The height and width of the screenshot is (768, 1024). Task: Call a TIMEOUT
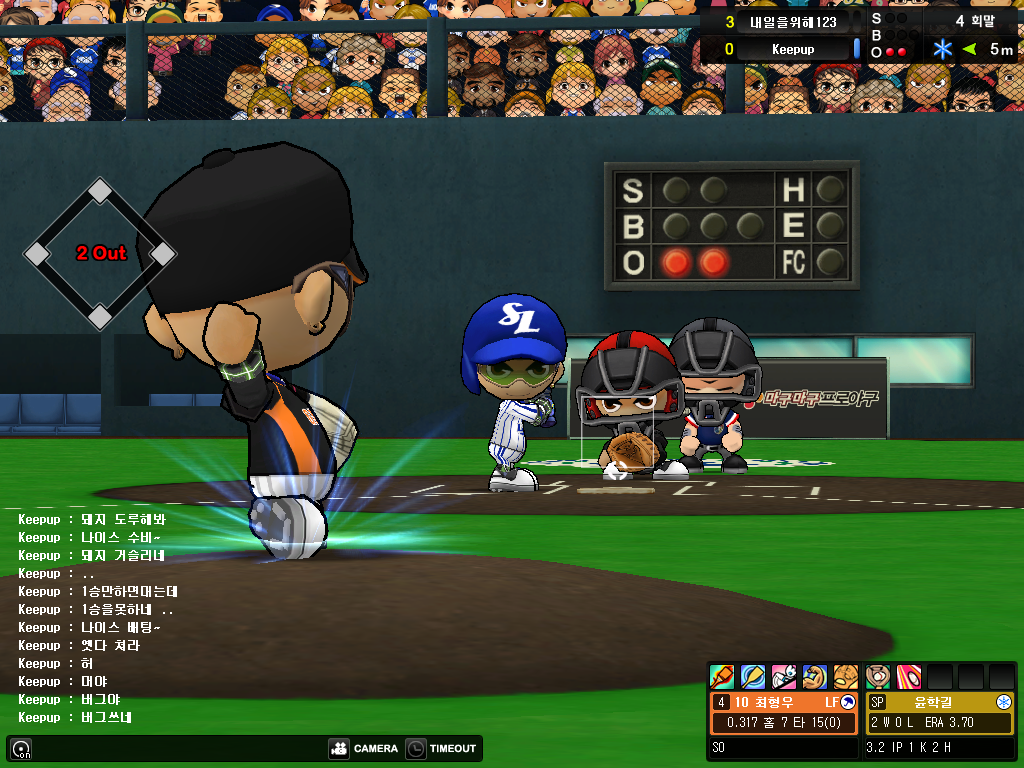tap(443, 748)
